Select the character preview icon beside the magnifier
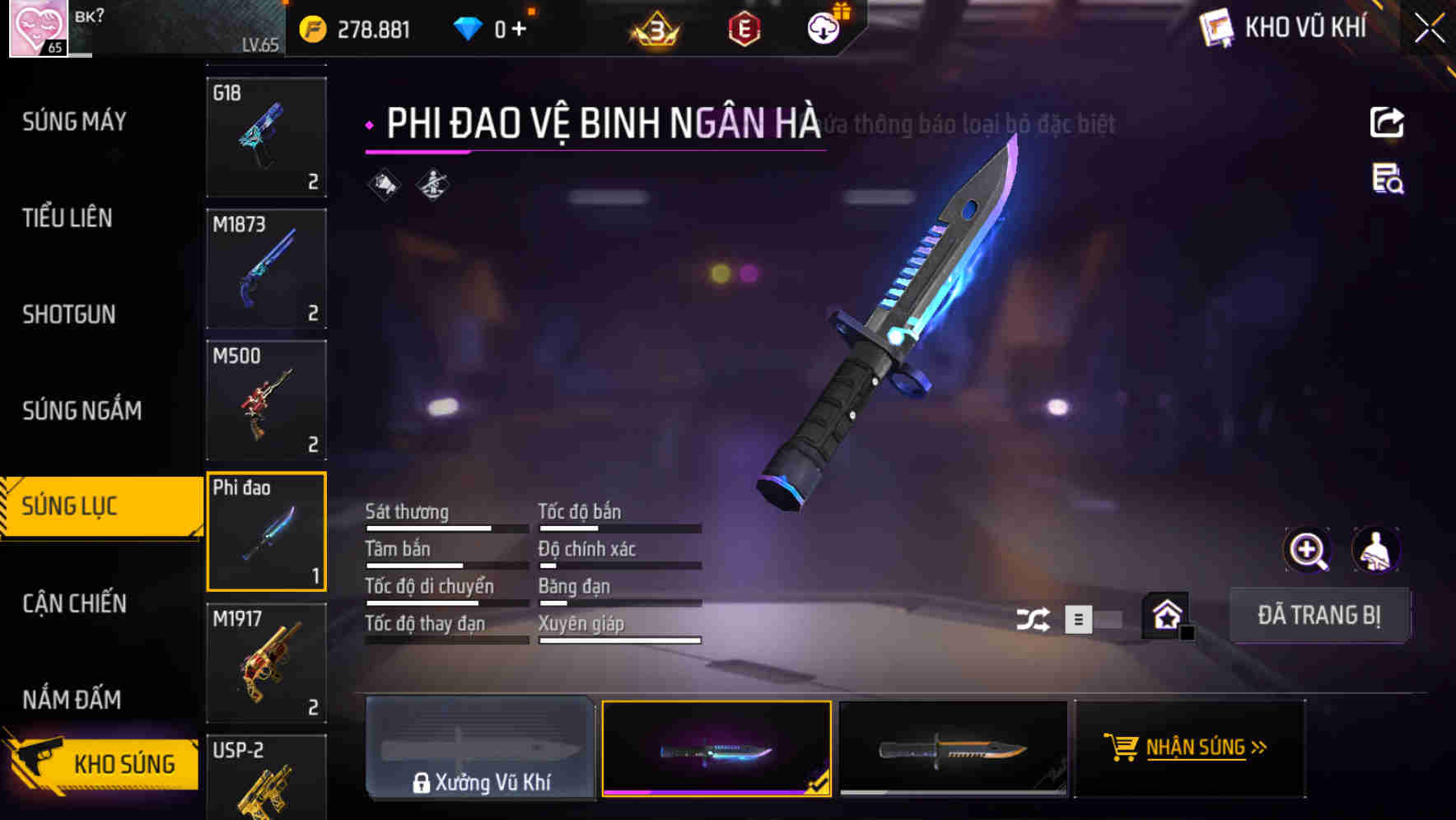1456x820 pixels. (x=1377, y=550)
